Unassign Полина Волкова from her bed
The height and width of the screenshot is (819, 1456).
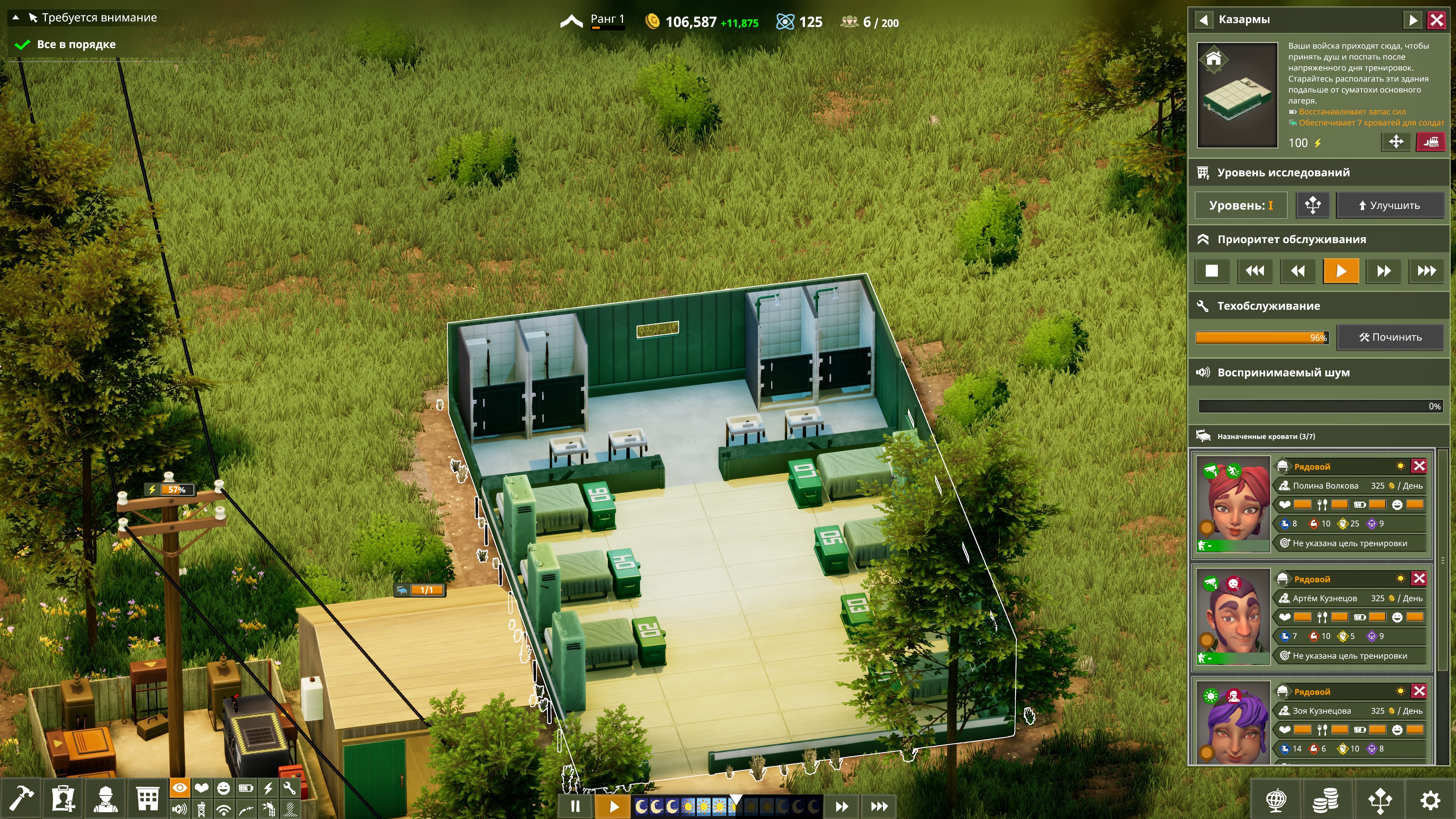click(x=1419, y=466)
